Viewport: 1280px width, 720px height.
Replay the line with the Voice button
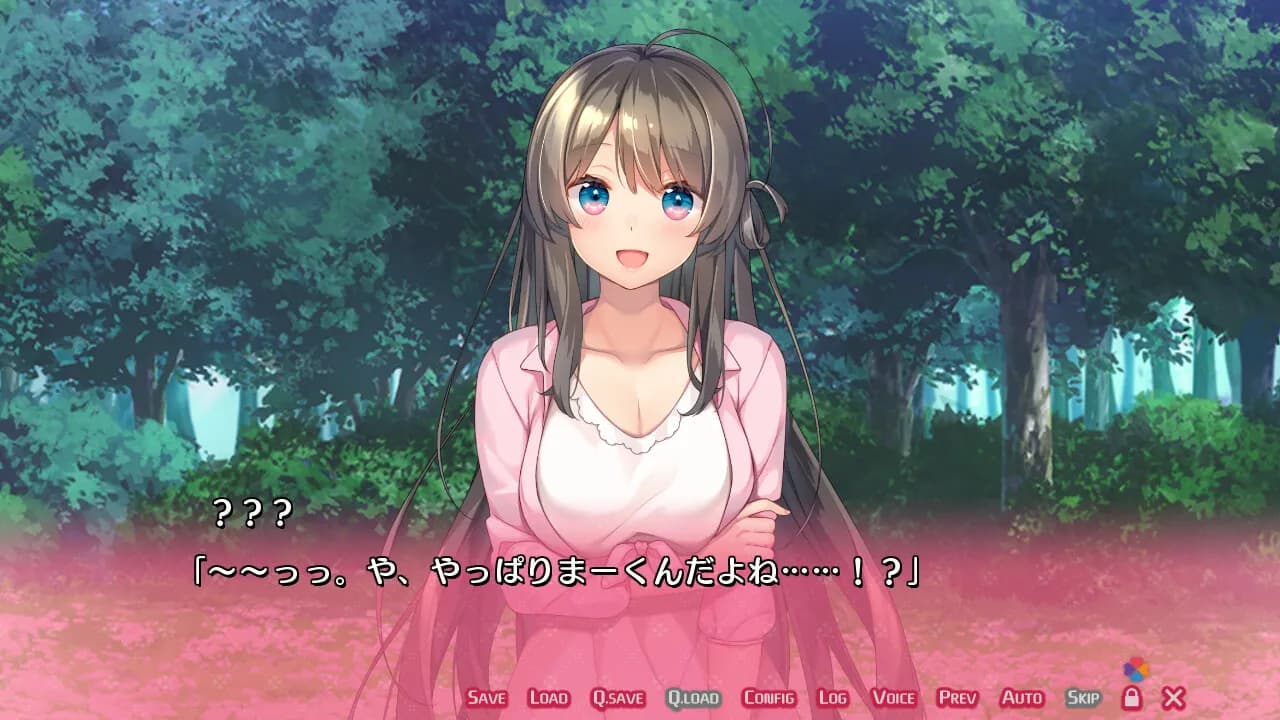(x=895, y=700)
